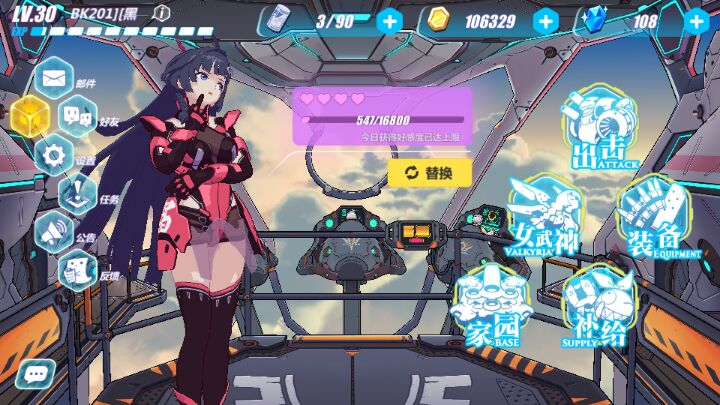Viewport: 720px width, 405px height.
Task: Open the chat bubble button
Action: coord(36,374)
